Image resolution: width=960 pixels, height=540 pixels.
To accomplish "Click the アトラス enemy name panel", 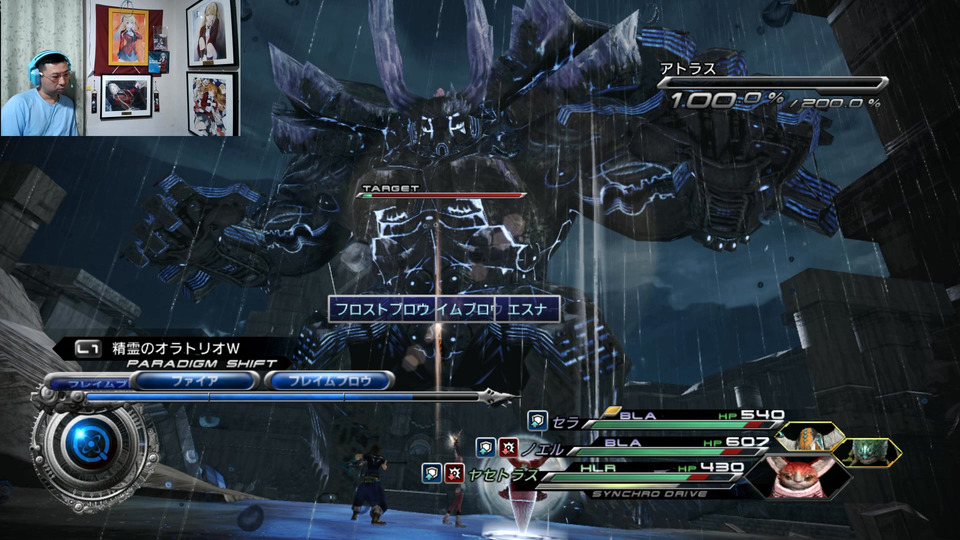I will (770, 85).
